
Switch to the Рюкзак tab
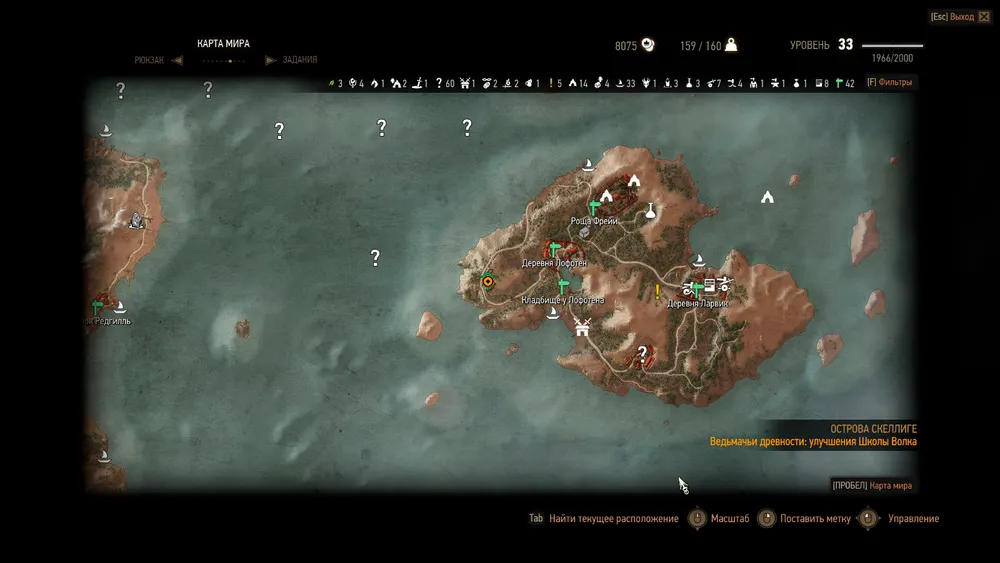click(x=148, y=60)
